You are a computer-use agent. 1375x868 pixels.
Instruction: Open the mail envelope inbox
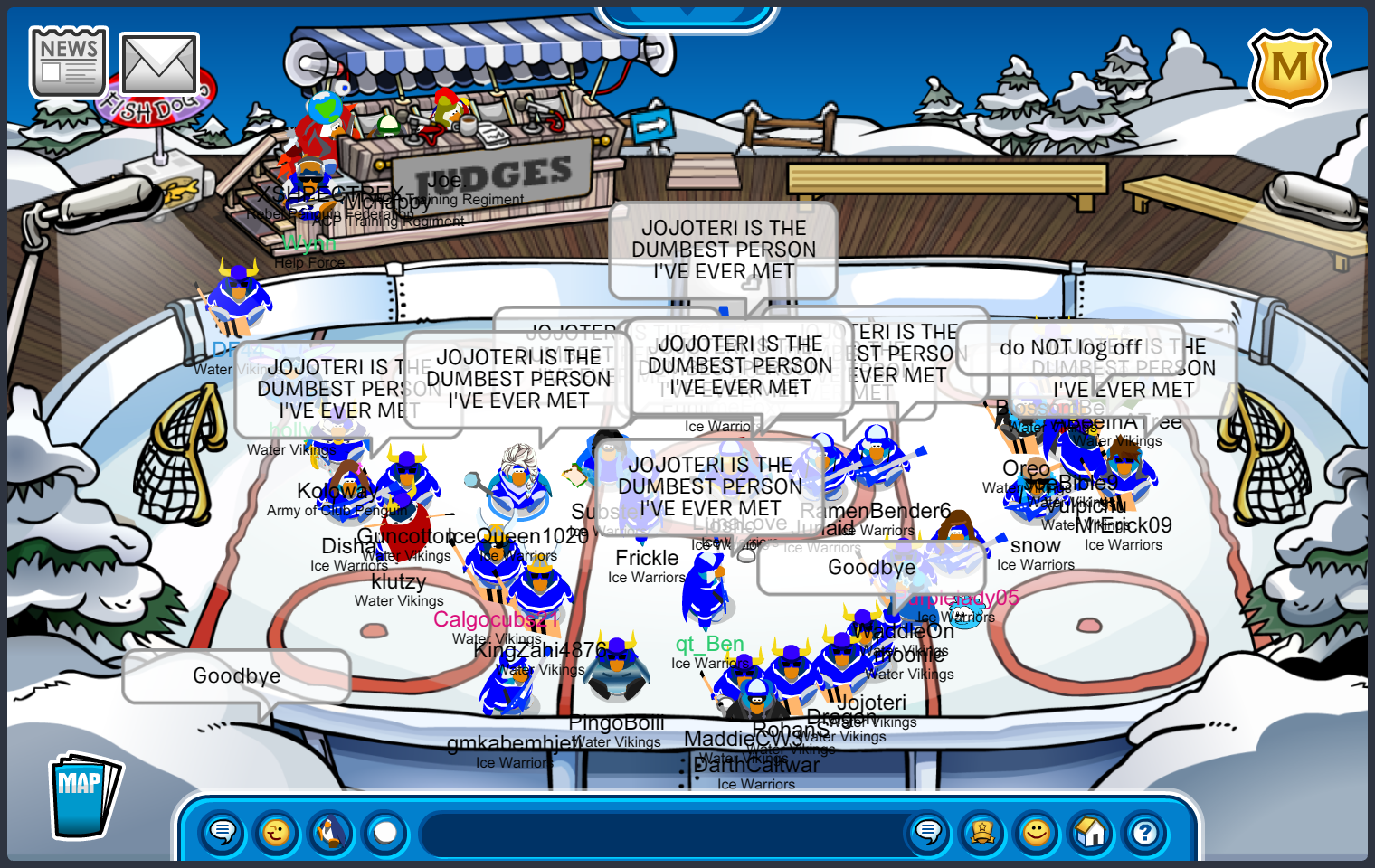159,65
